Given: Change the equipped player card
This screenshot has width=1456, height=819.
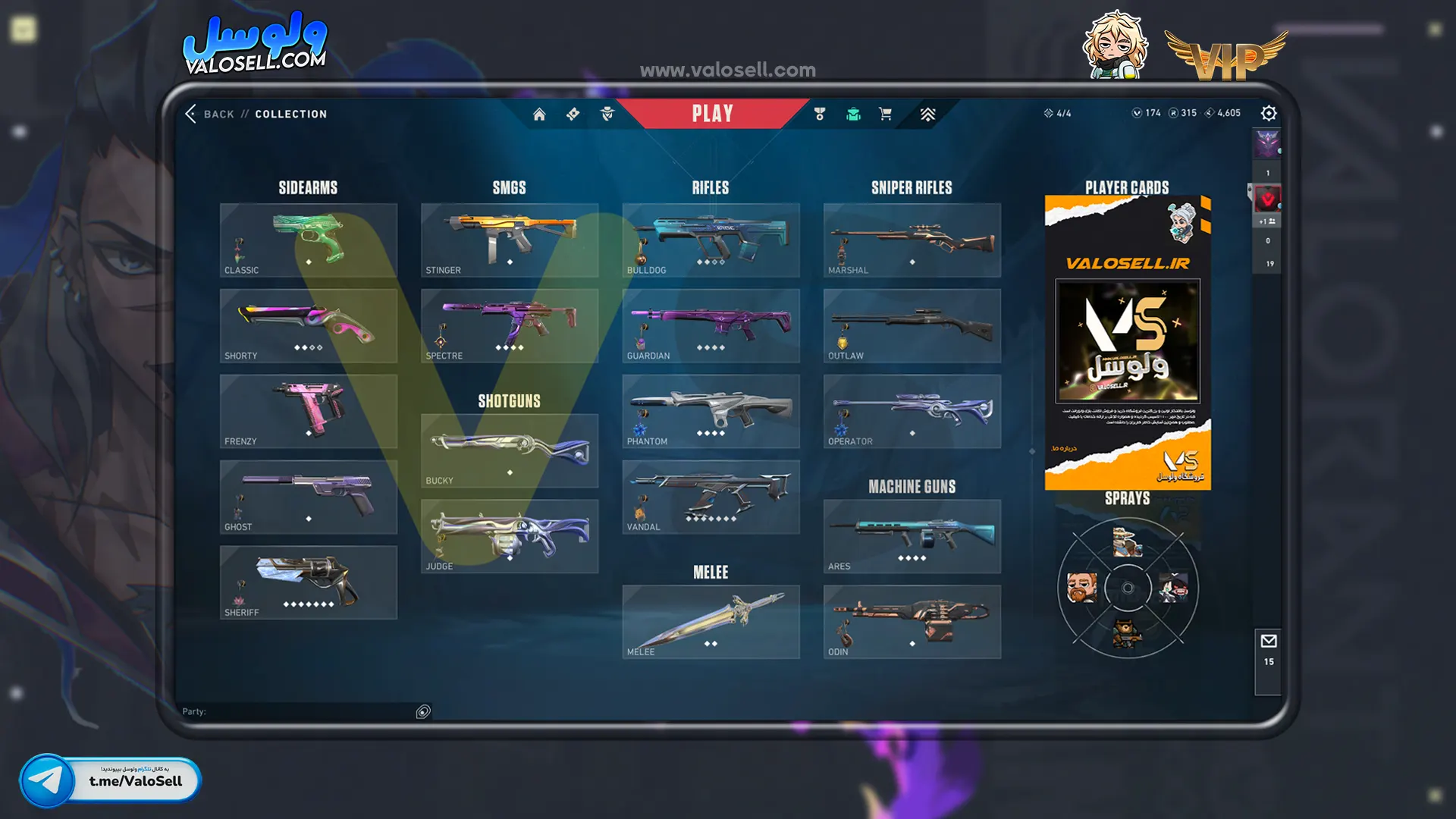Looking at the screenshot, I should point(1128,343).
